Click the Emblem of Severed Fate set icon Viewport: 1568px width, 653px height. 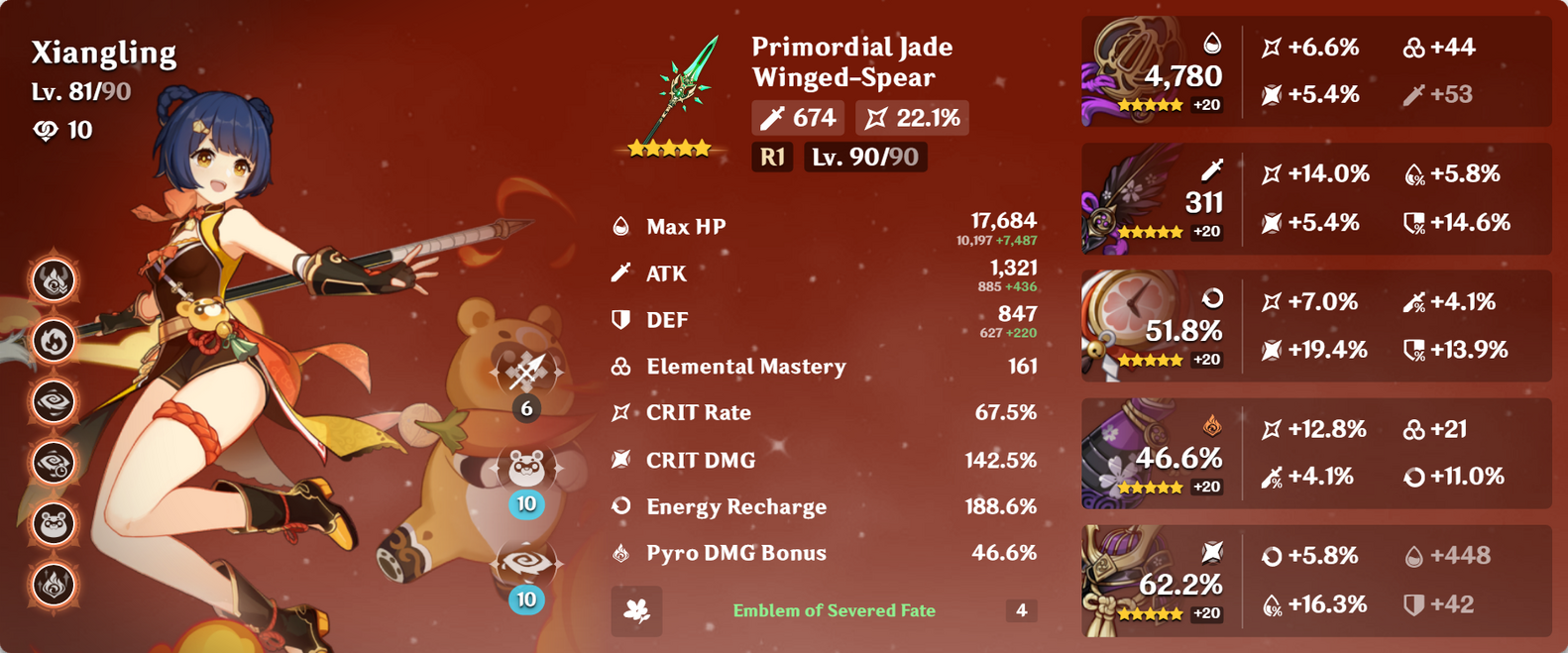coord(637,611)
